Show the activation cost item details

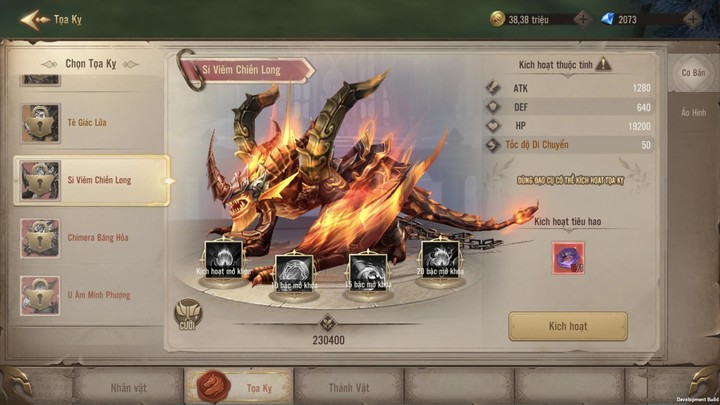(x=568, y=259)
